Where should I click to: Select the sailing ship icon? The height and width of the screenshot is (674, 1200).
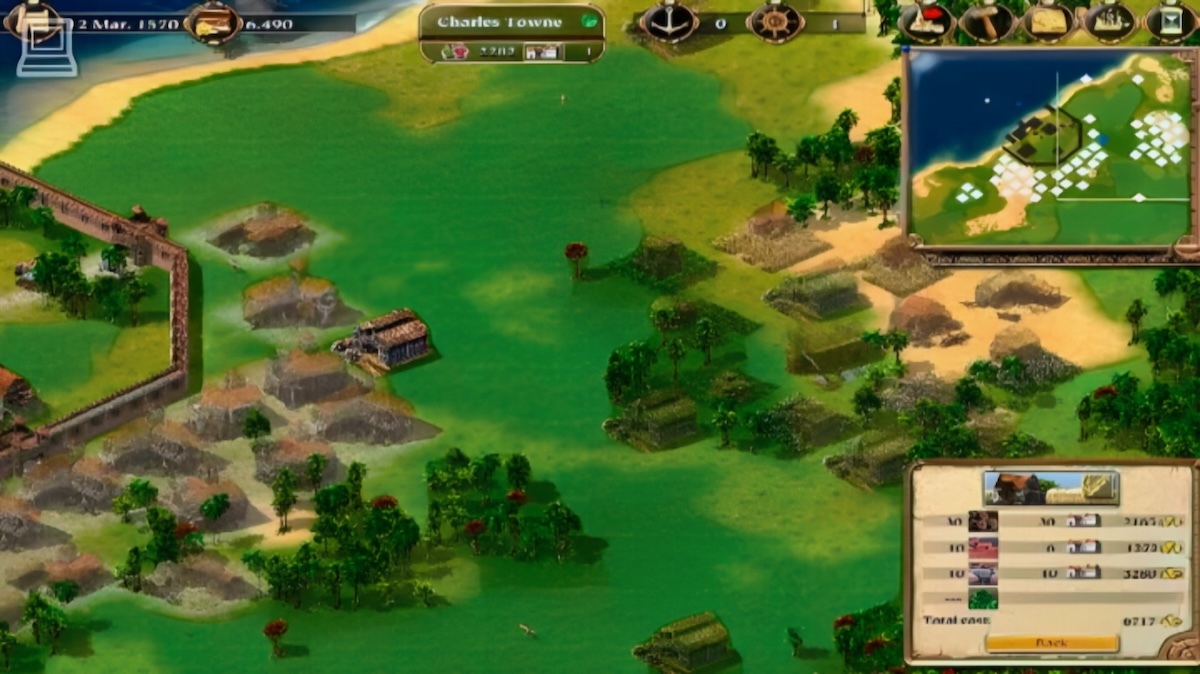point(1110,22)
